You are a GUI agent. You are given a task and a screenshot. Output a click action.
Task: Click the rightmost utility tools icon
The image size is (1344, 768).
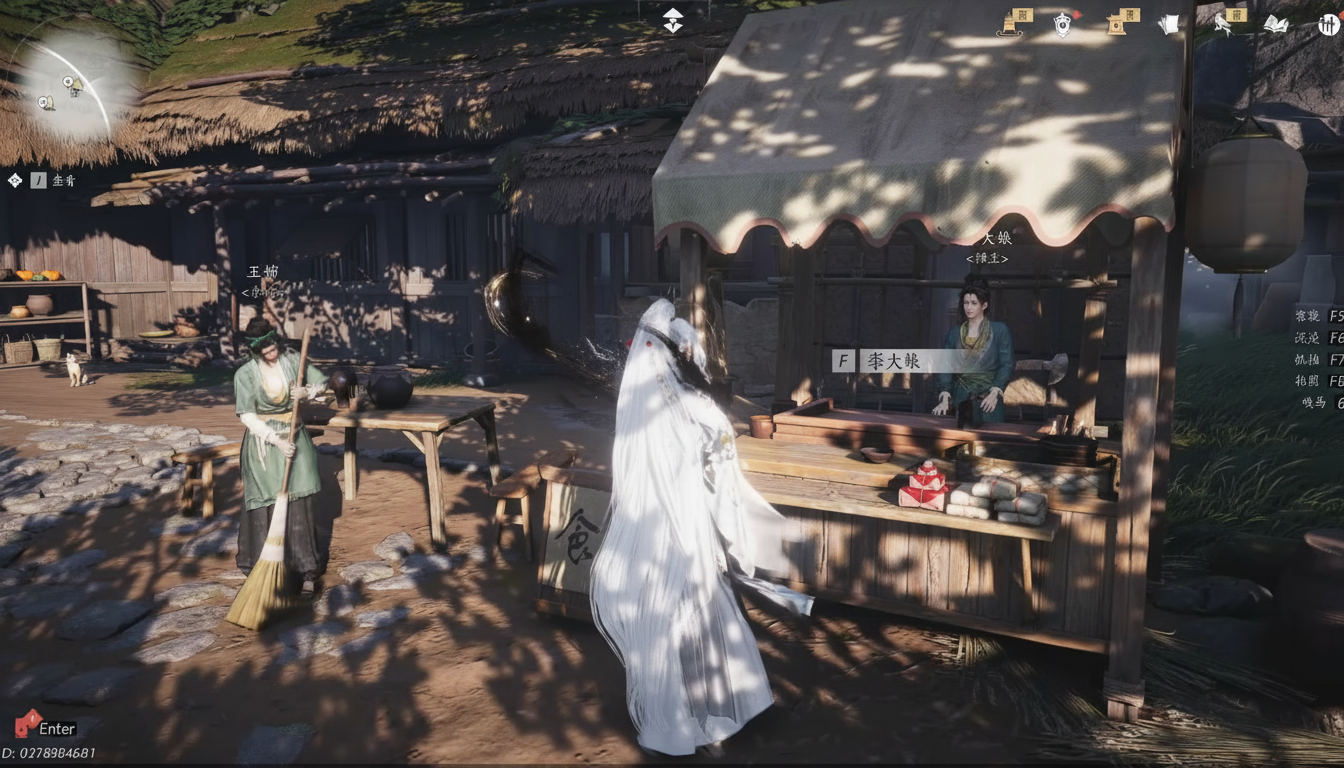coord(1328,24)
